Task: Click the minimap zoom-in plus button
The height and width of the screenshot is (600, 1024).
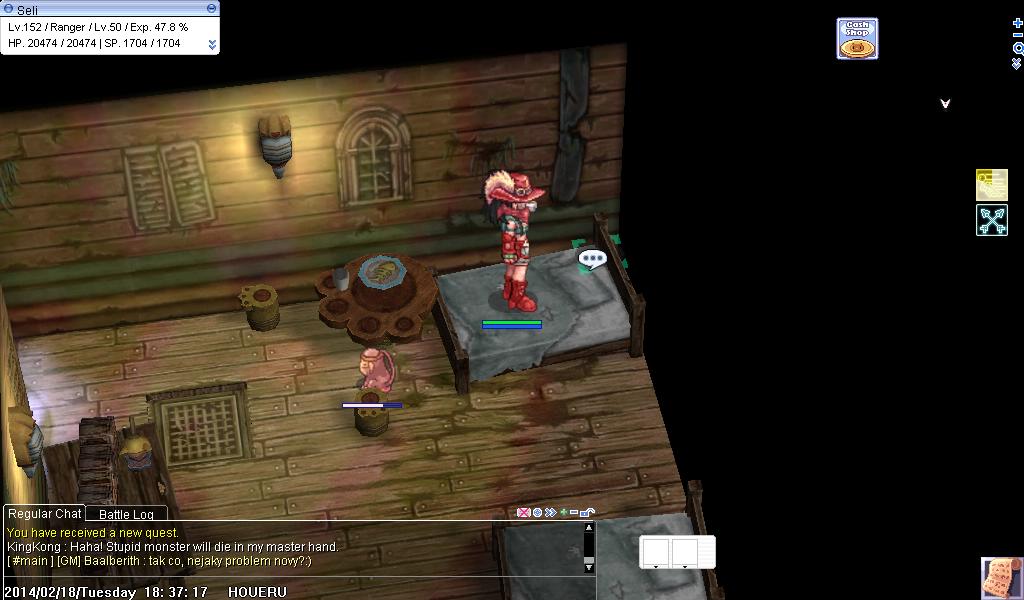Action: (1018, 23)
